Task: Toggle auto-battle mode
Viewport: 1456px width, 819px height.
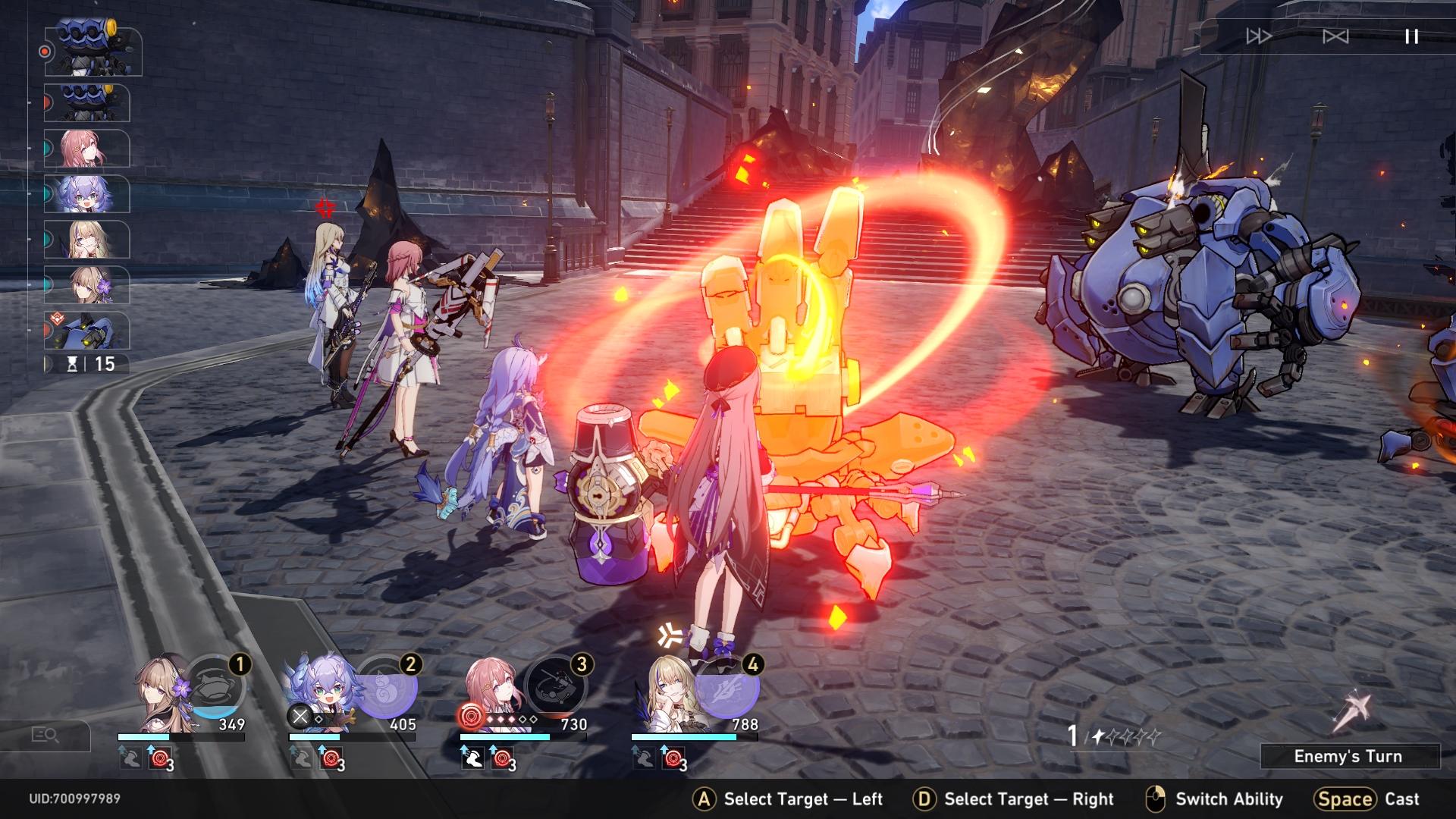Action: click(x=1335, y=36)
